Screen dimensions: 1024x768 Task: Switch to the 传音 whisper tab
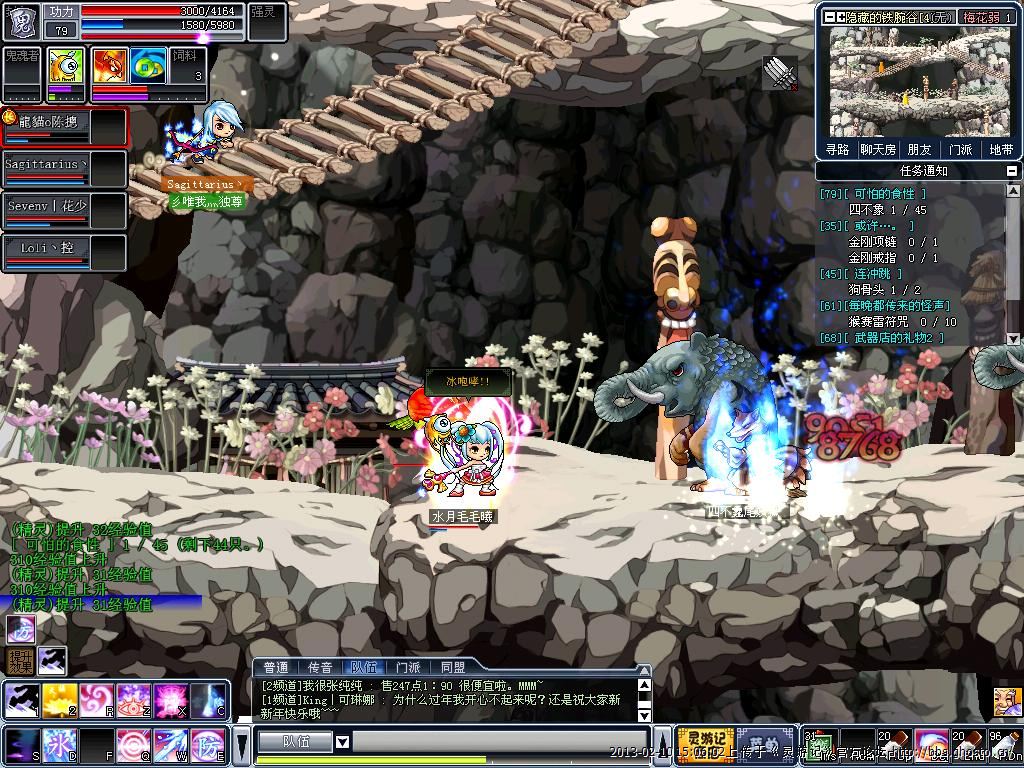pos(319,667)
